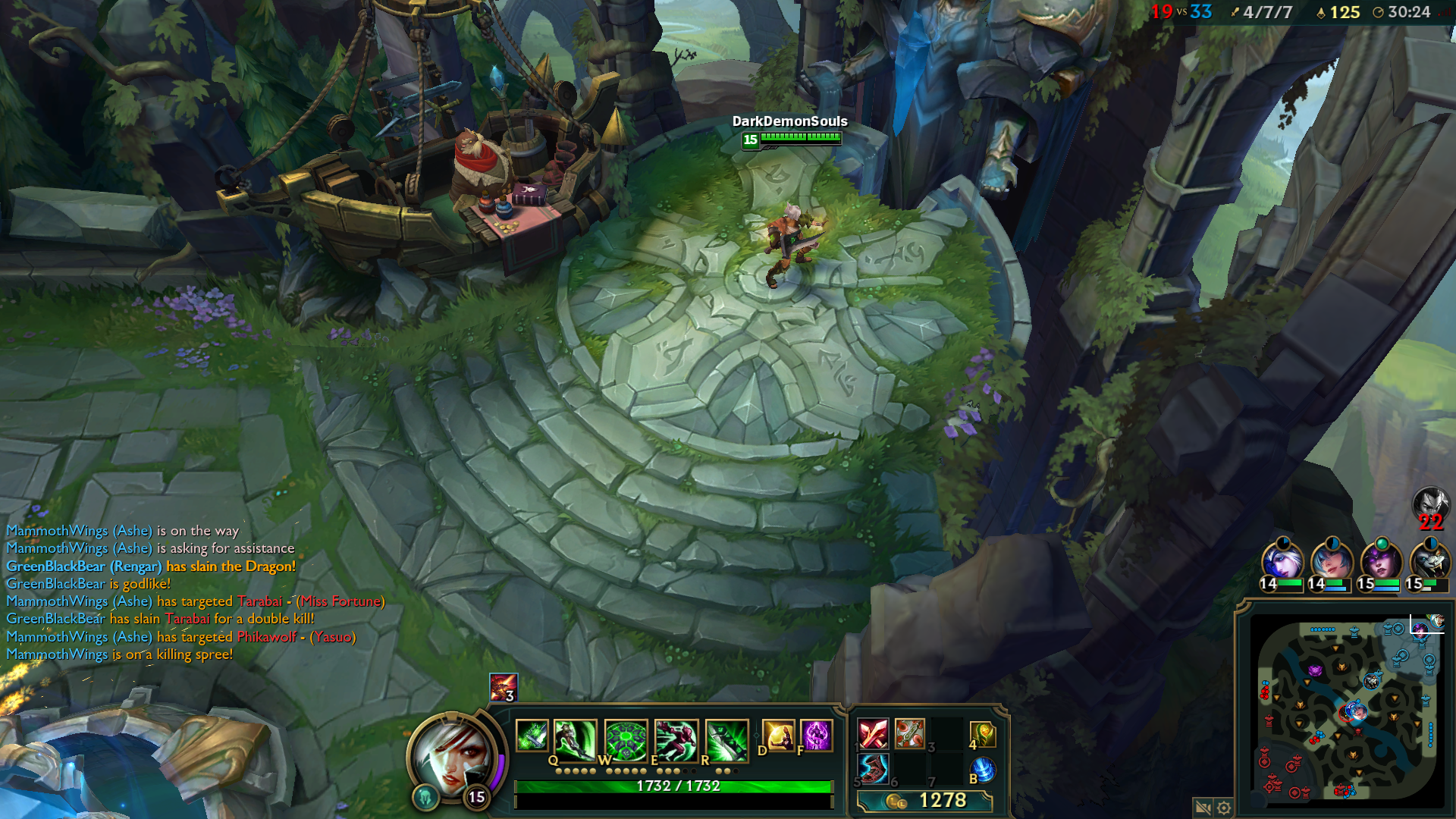
Task: Activate the blue Recall button
Action: point(983,770)
